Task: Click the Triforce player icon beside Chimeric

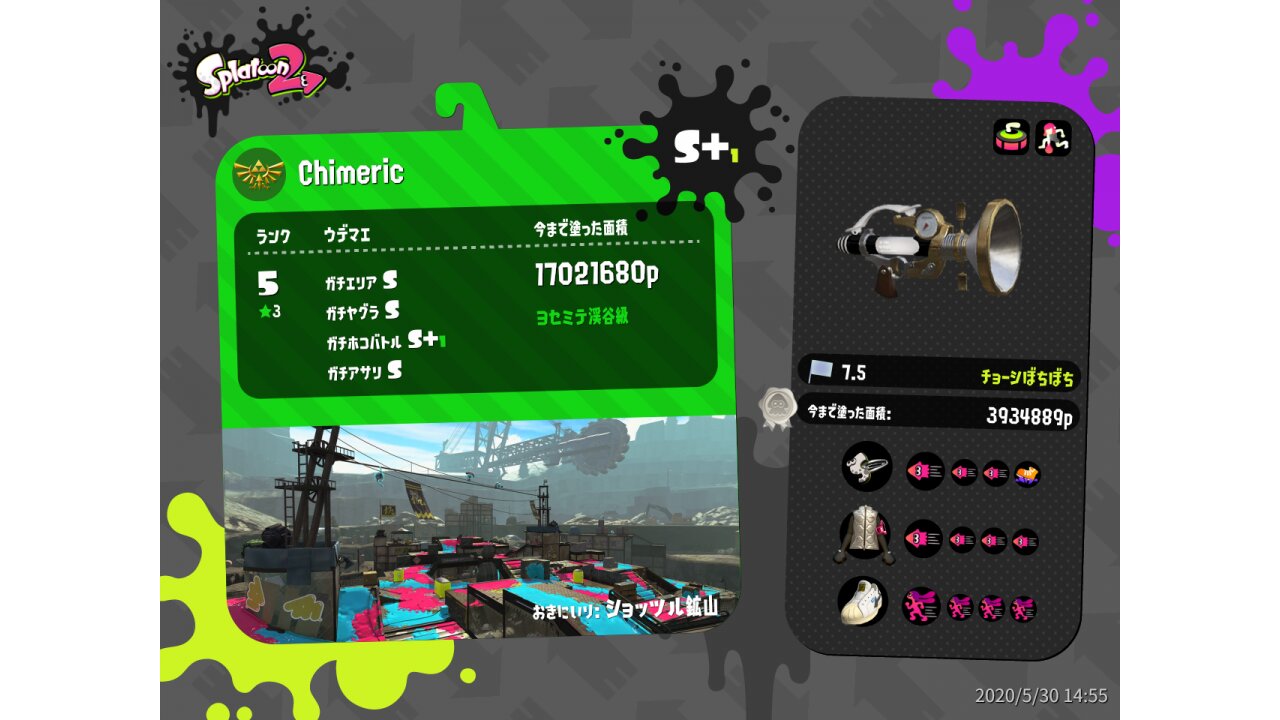Action: (x=259, y=175)
